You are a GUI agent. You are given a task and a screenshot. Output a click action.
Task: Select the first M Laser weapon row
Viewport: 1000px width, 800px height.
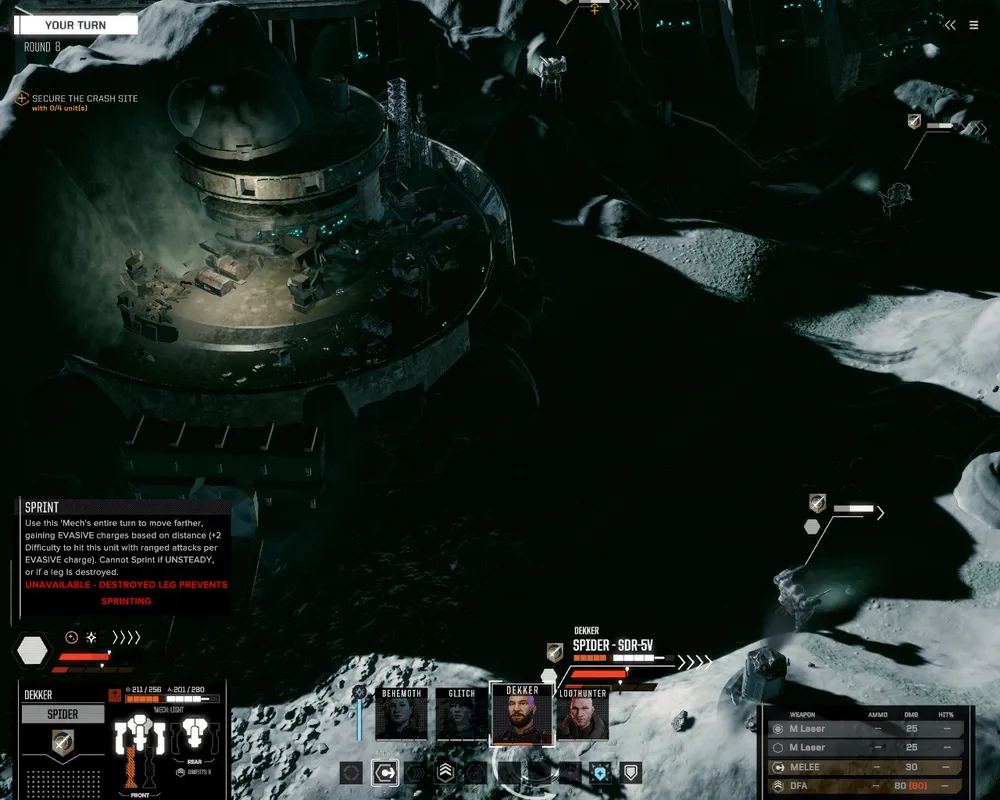pos(865,729)
